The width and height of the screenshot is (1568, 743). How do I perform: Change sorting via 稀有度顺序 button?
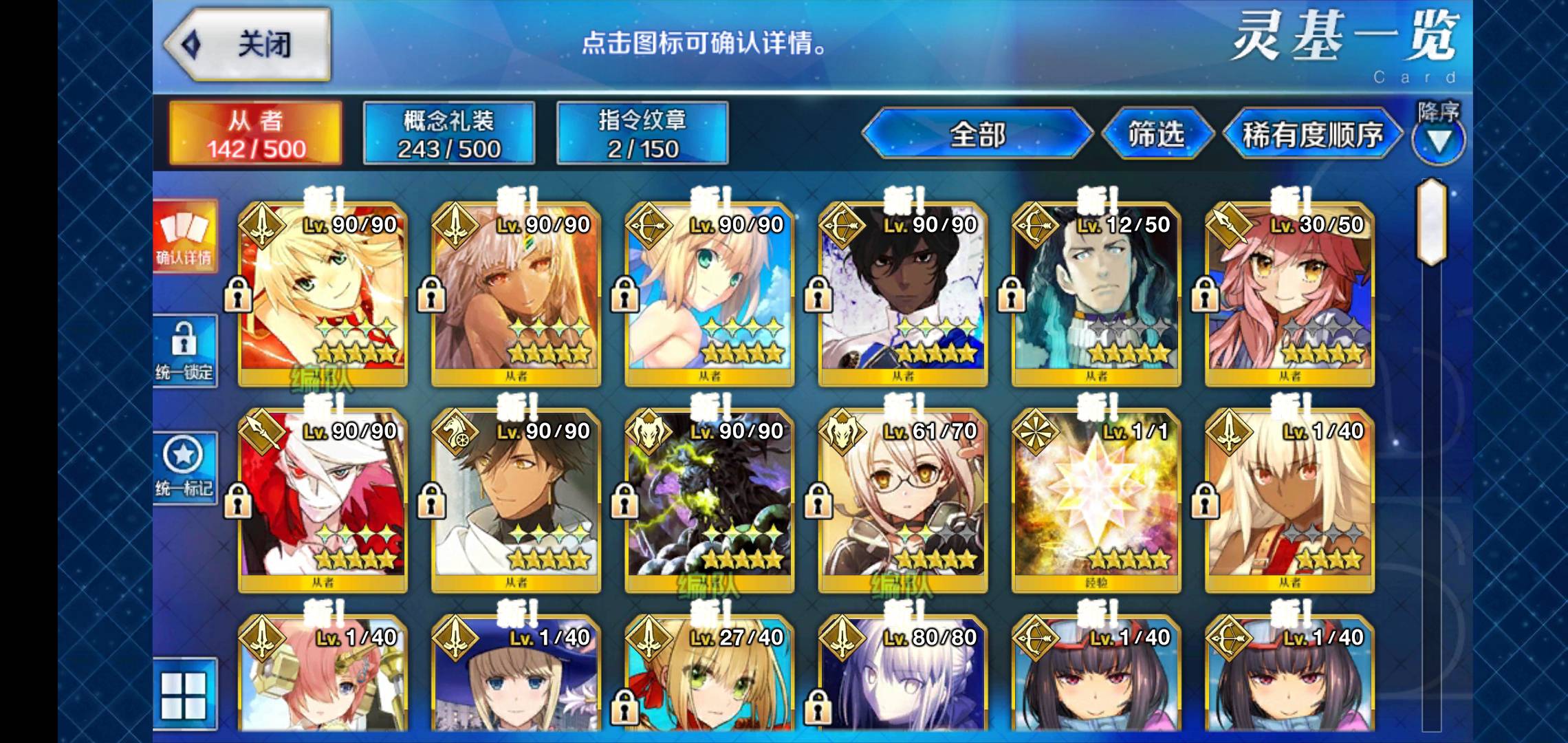(1312, 134)
